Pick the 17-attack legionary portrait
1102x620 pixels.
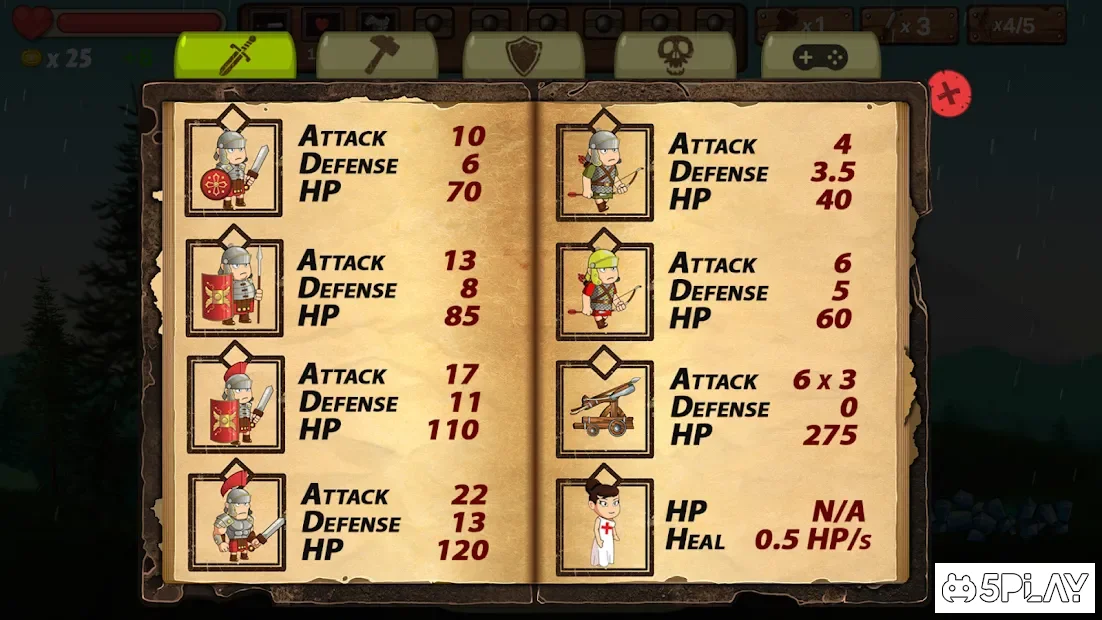pos(236,405)
